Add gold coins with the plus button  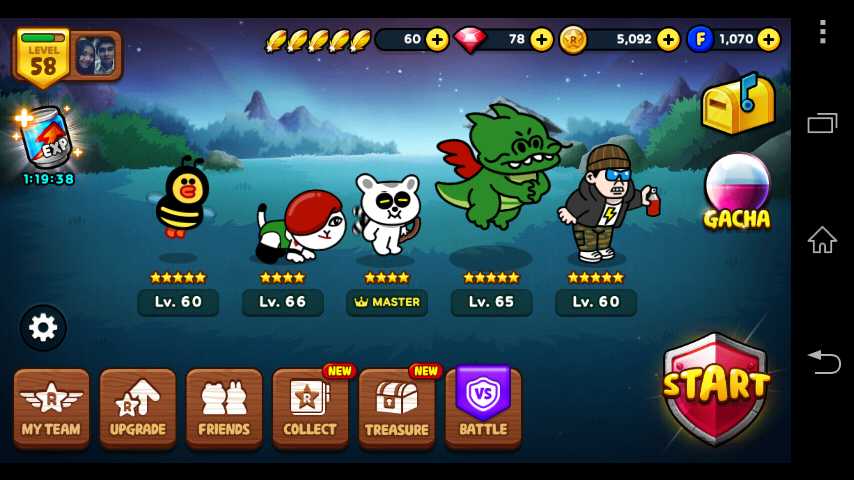668,39
